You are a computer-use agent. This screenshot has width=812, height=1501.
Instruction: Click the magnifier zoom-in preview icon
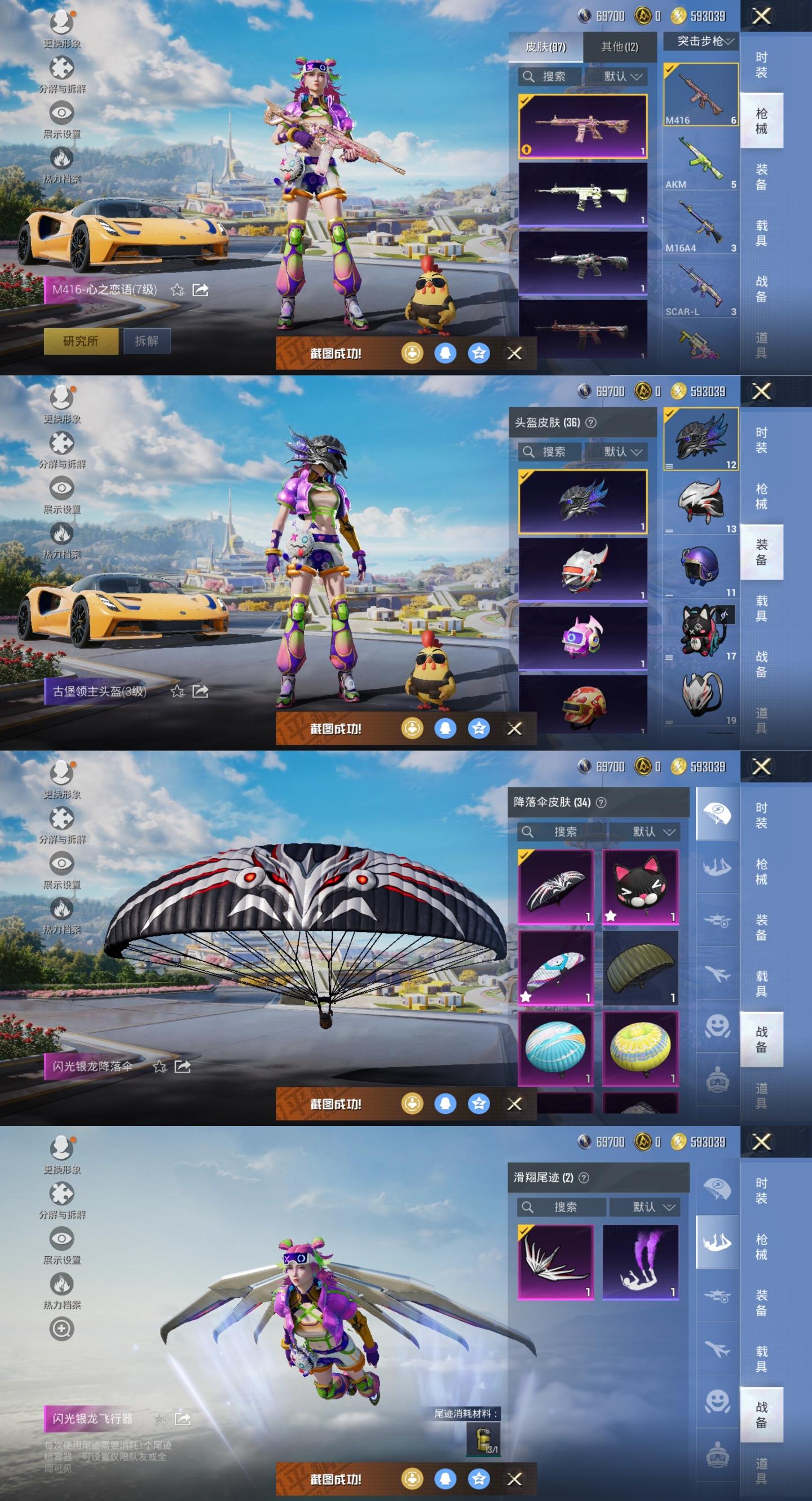pyautogui.click(x=61, y=1328)
